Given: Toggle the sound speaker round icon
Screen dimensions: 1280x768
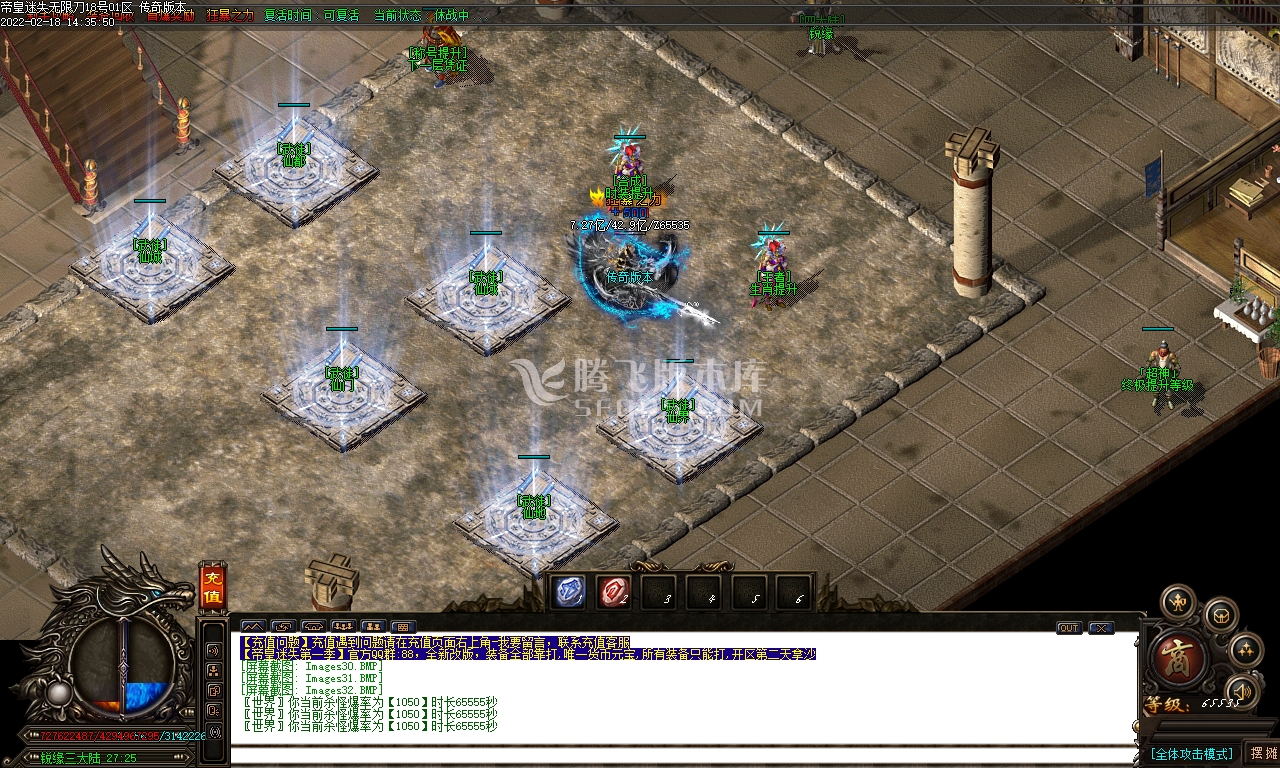Looking at the screenshot, I should click(x=1241, y=691).
